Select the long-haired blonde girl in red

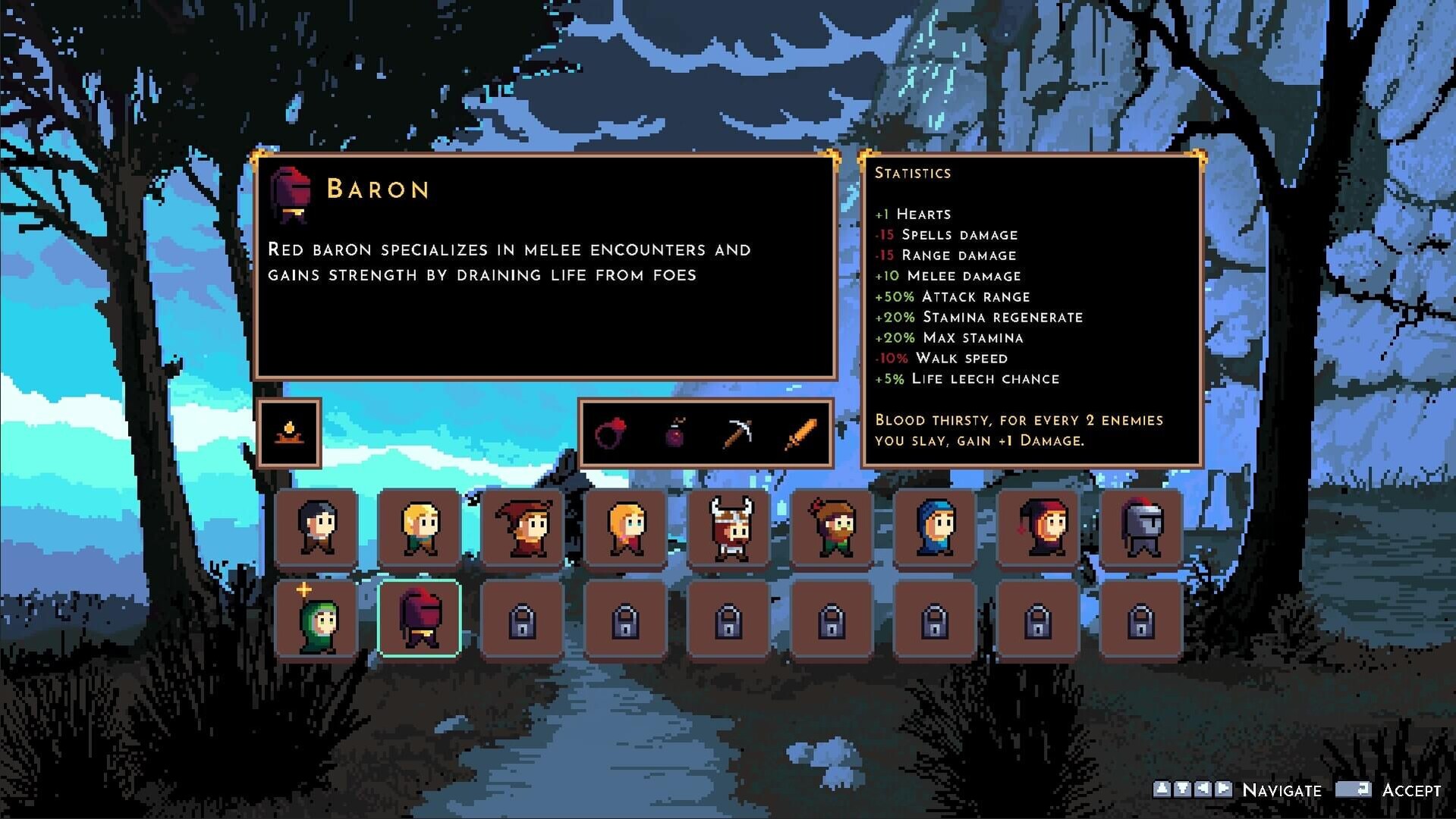click(x=626, y=527)
